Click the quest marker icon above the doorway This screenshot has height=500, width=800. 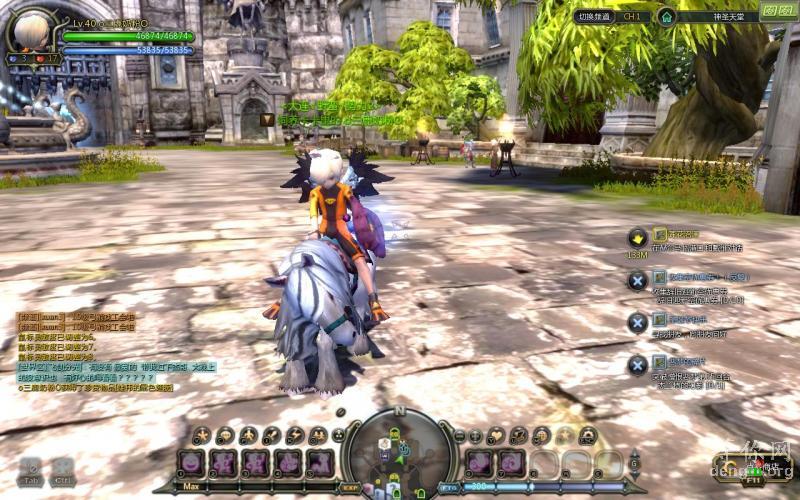[267, 119]
